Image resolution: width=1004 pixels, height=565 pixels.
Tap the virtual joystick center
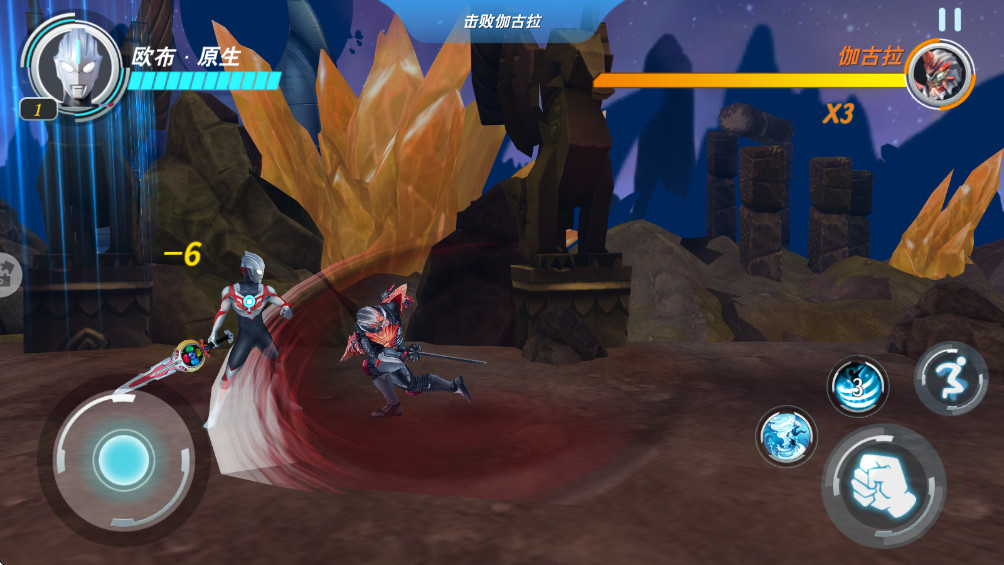[123, 459]
